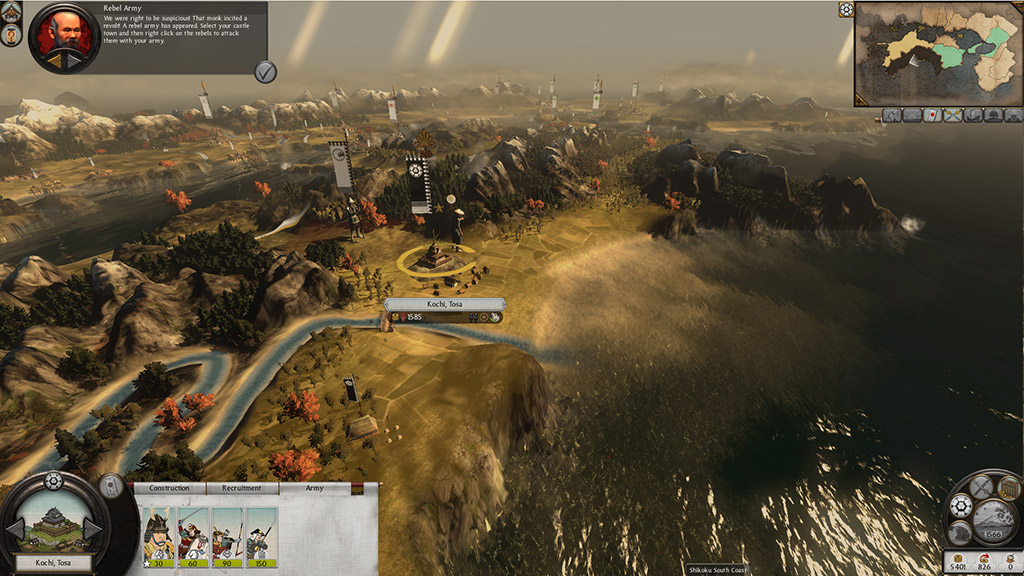Dismiss the Rebel Army advisor message checkmark
Viewport: 1024px width, 576px height.
click(265, 70)
